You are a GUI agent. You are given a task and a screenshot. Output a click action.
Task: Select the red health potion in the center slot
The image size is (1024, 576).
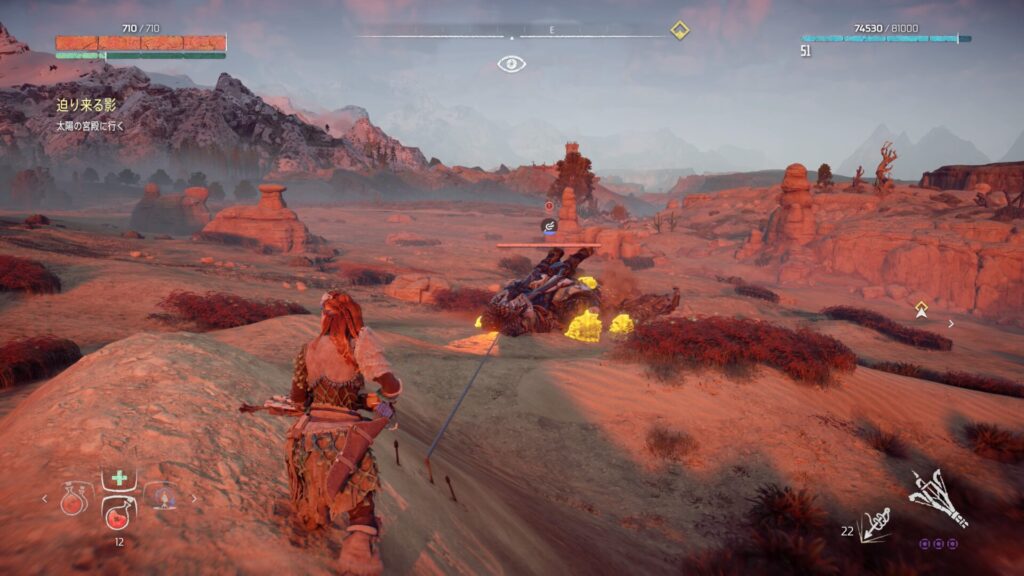118,514
